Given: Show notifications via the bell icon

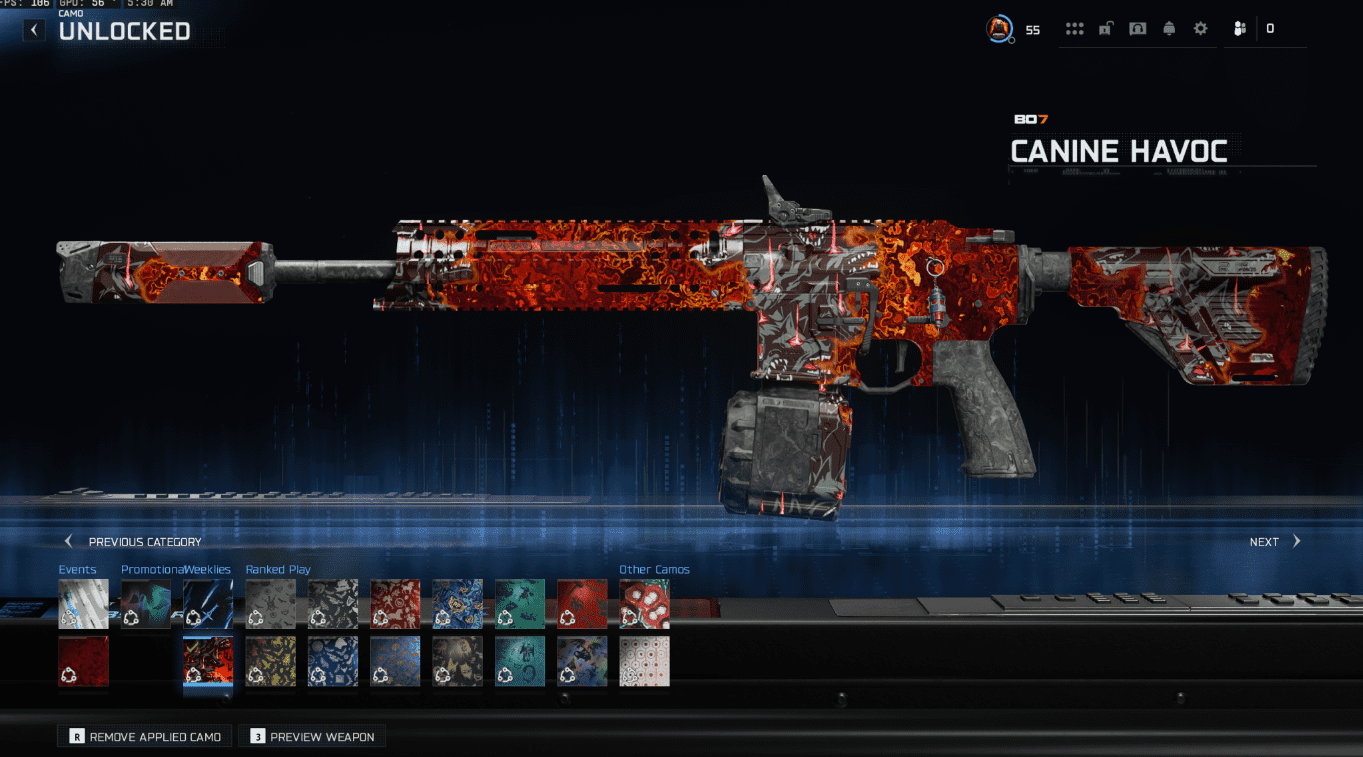Looking at the screenshot, I should 1169,29.
